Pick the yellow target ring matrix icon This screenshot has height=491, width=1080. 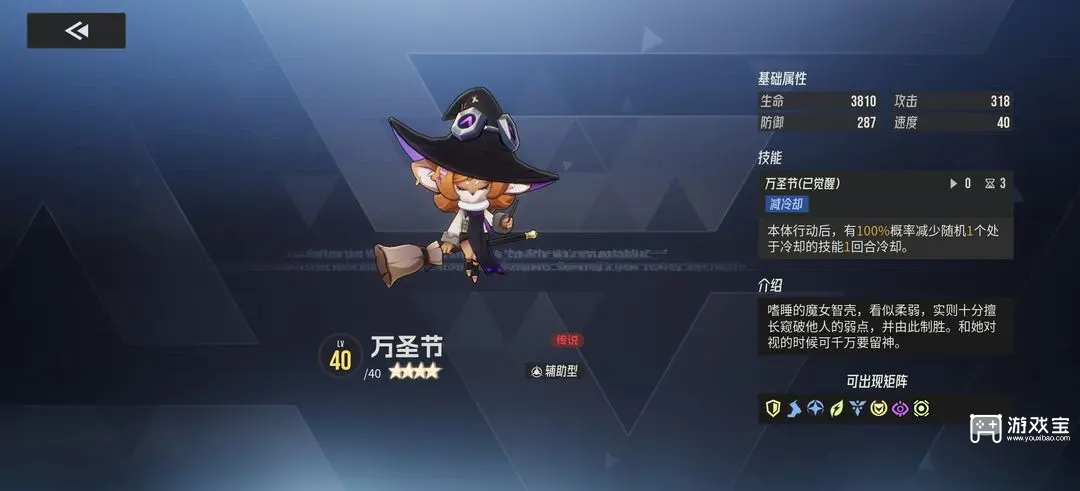pos(920,408)
